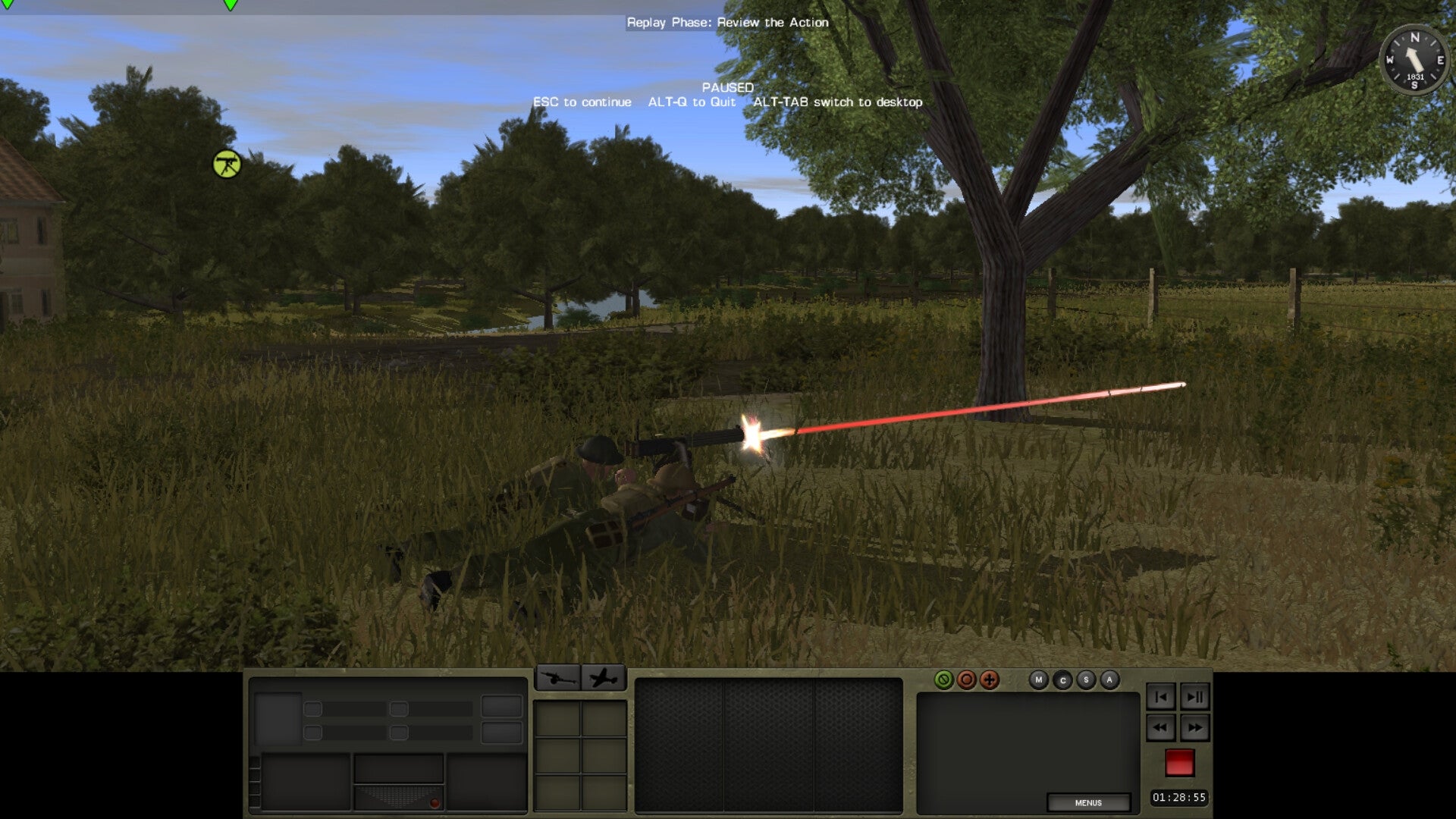Click the red ring command icon
This screenshot has width=1456, height=819.
[966, 681]
